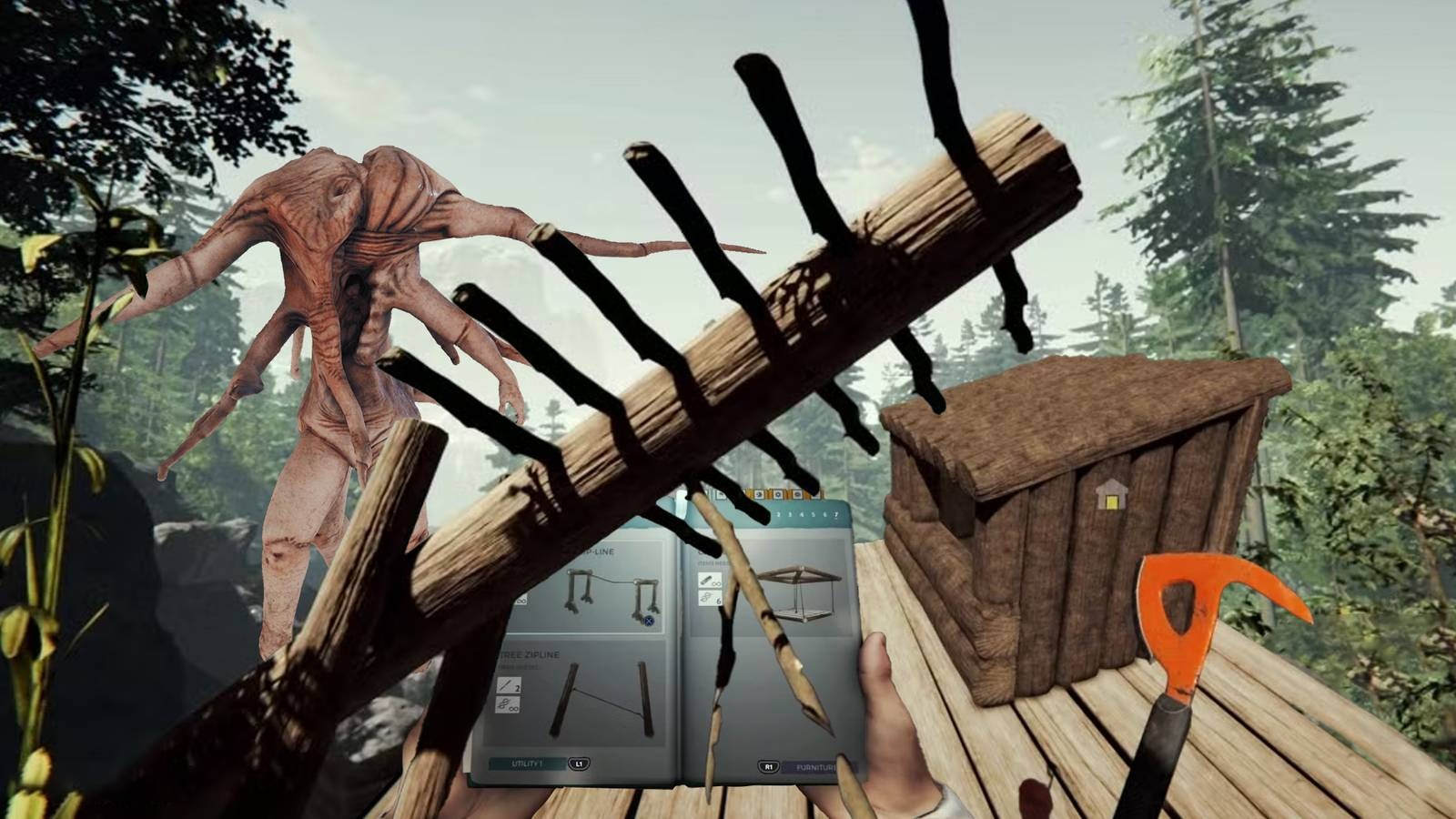This screenshot has height=819, width=1456.
Task: Click the infinite rope icon on Zip-line recipe
Action: tap(521, 600)
